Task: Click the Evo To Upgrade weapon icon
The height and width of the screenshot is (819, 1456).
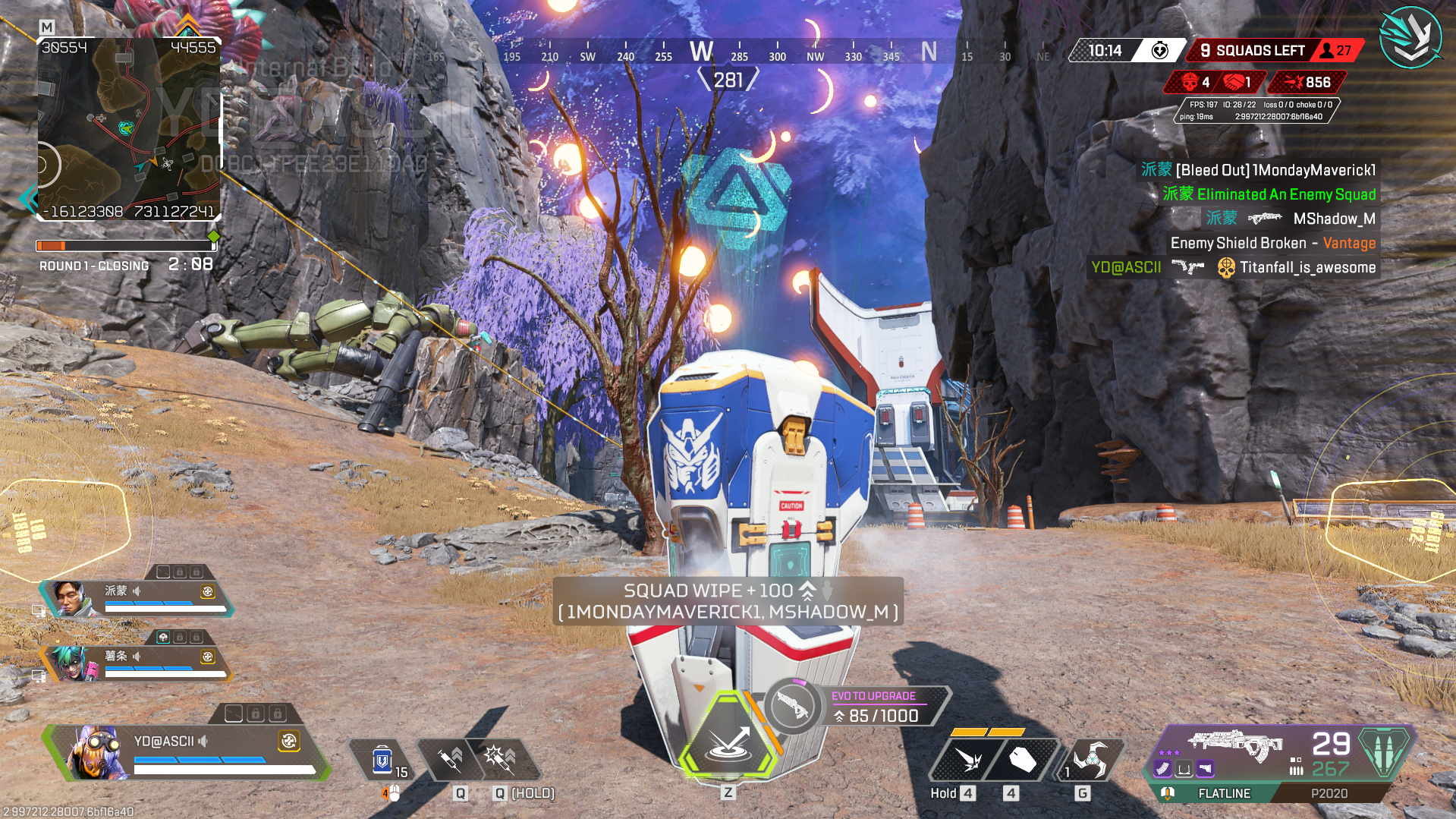Action: point(792,707)
